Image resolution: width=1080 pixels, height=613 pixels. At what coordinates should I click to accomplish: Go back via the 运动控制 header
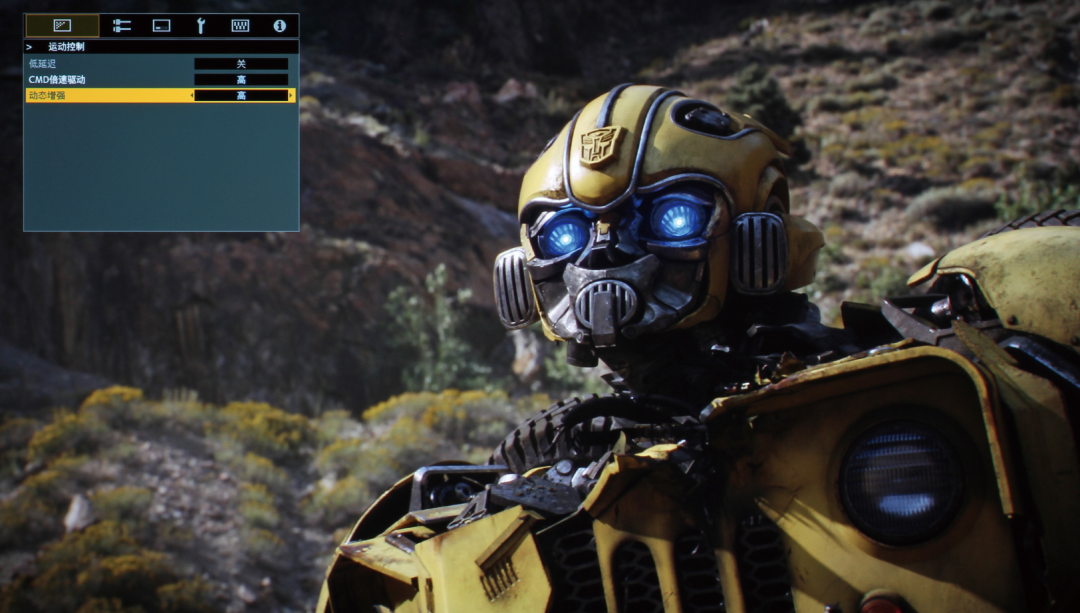click(x=66, y=47)
